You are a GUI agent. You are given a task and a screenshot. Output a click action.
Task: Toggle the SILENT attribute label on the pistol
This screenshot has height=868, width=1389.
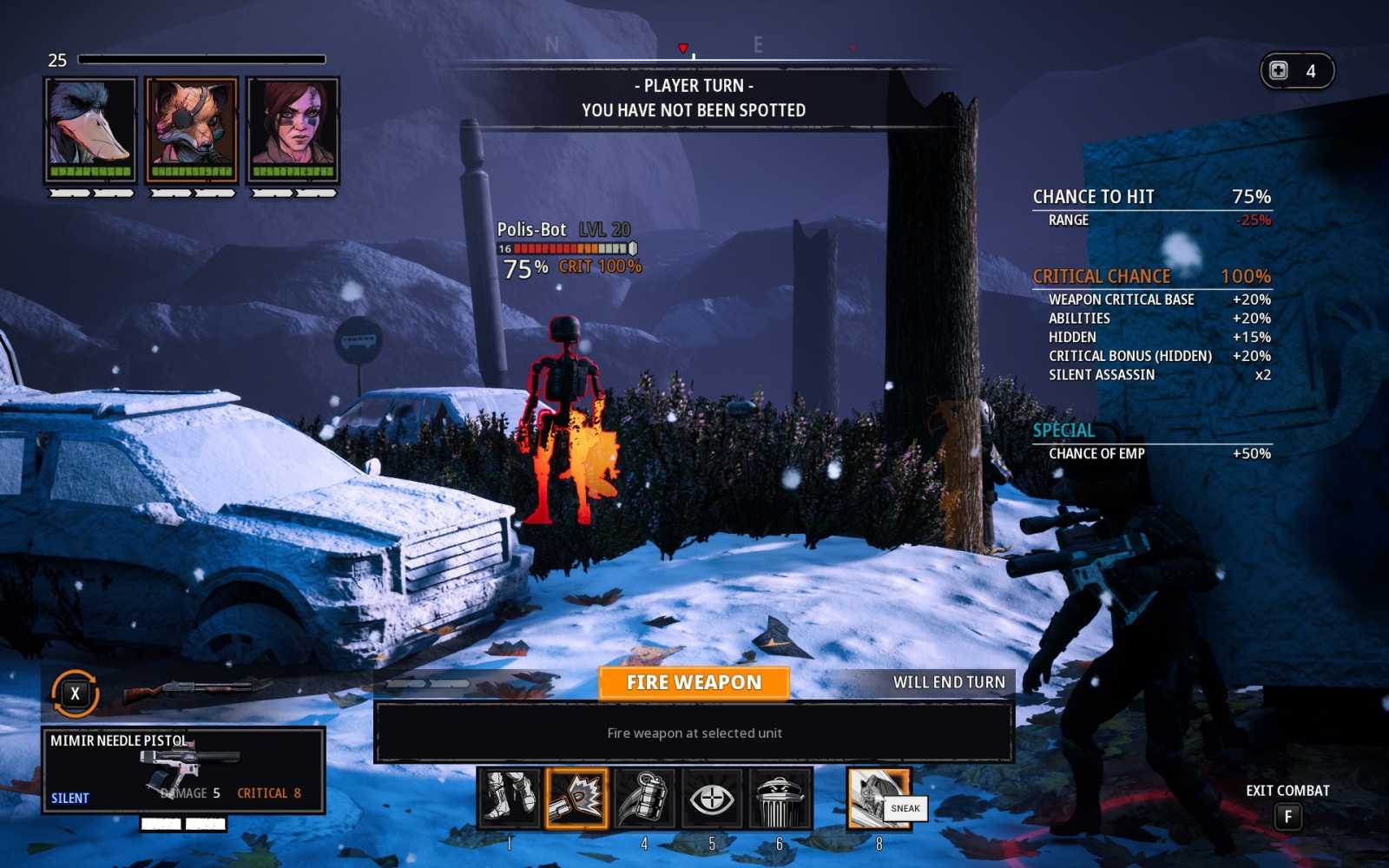(69, 797)
